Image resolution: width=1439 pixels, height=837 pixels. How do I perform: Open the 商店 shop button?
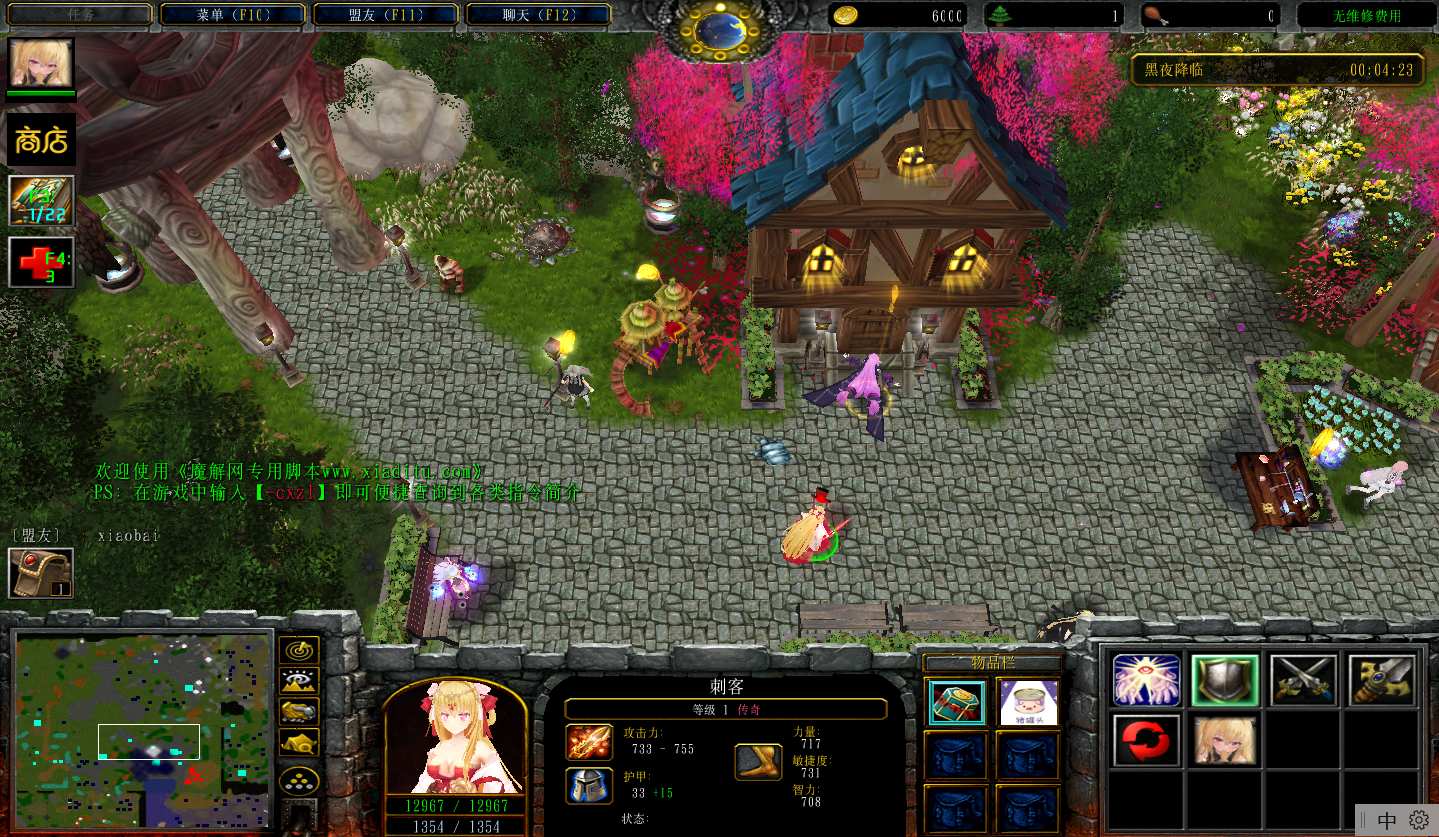41,140
